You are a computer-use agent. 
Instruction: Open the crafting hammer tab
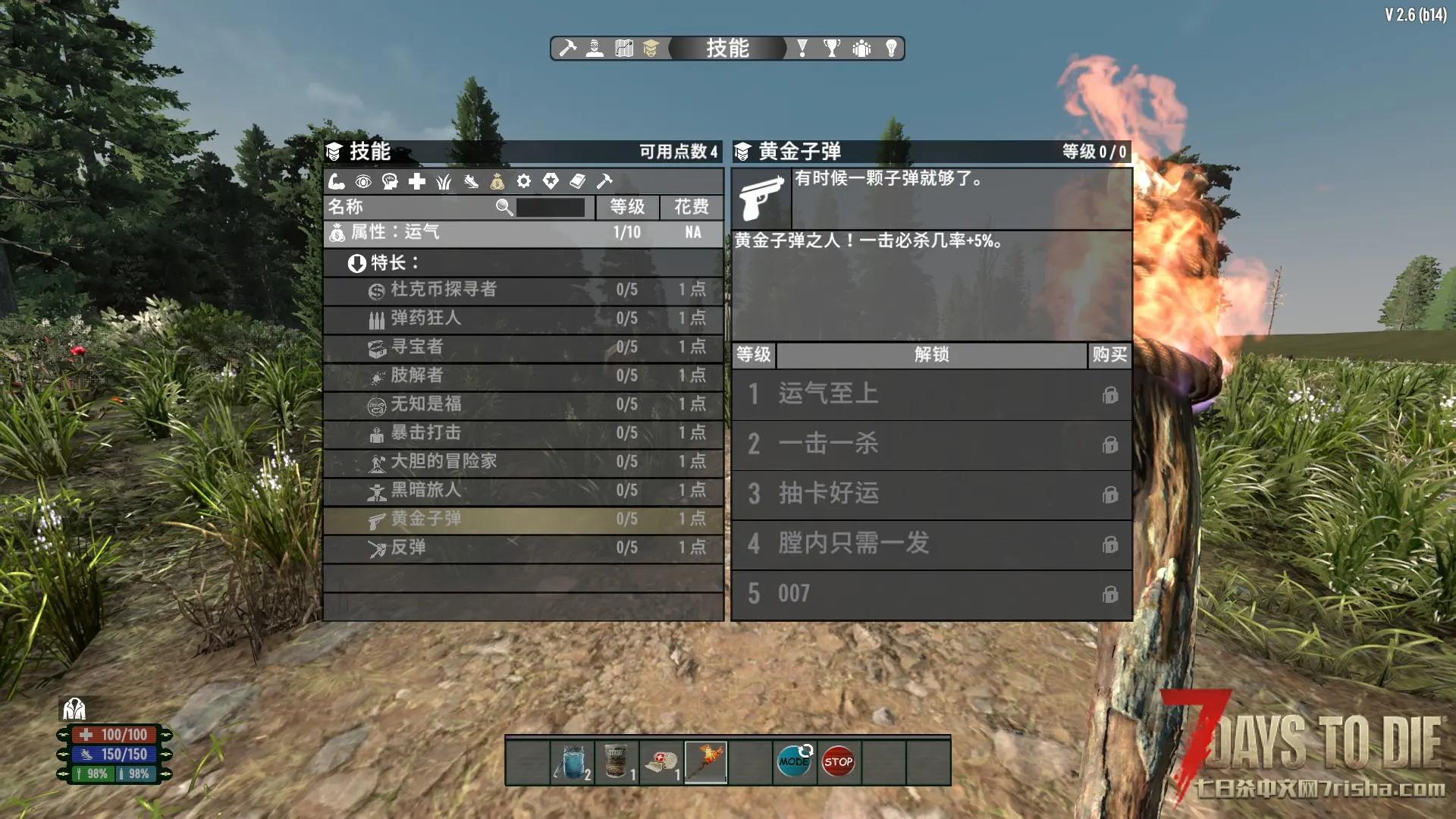pos(567,49)
